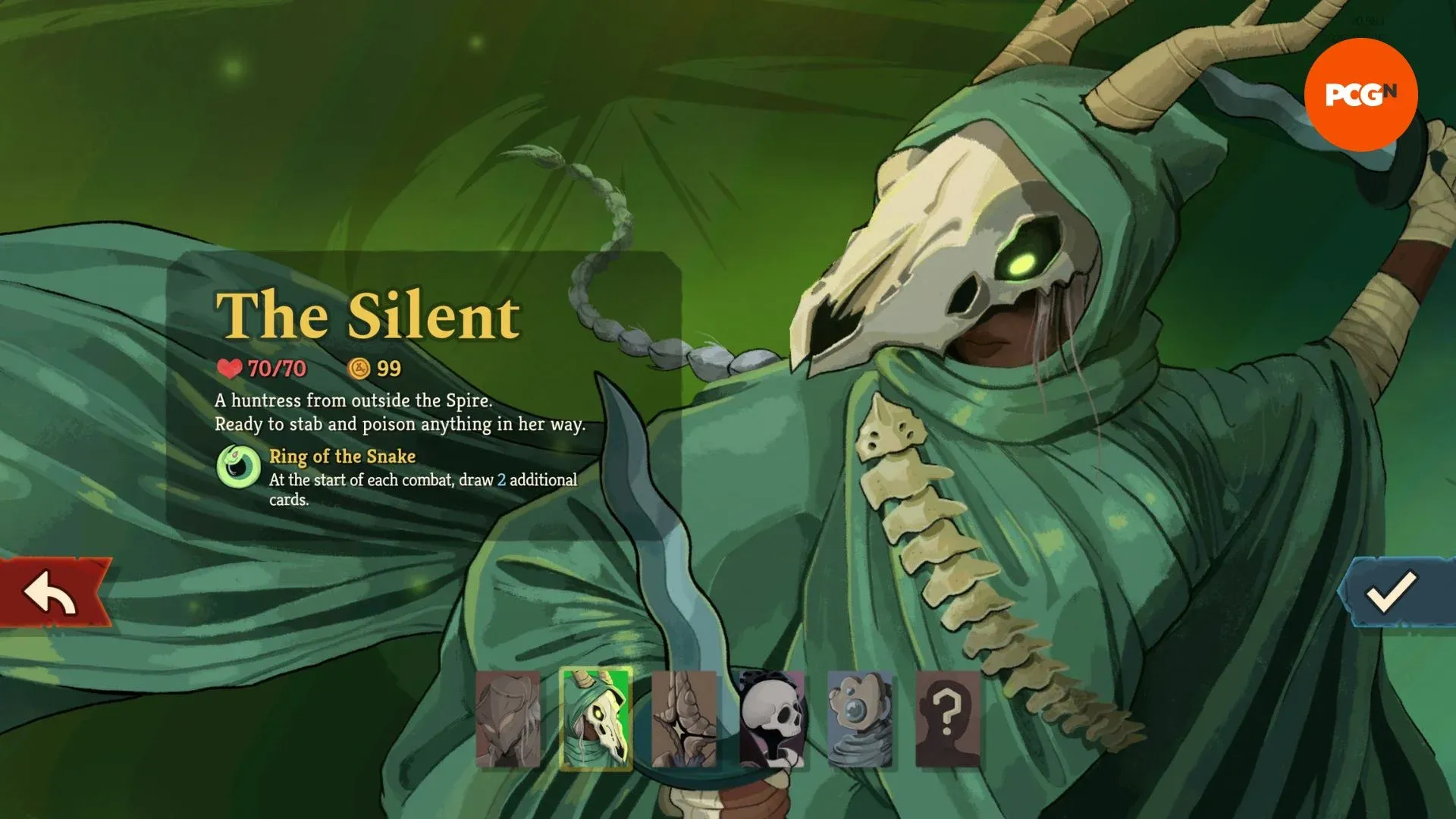The image size is (1456, 819).
Task: Pick the brown clawed character portrait
Action: pos(684,719)
